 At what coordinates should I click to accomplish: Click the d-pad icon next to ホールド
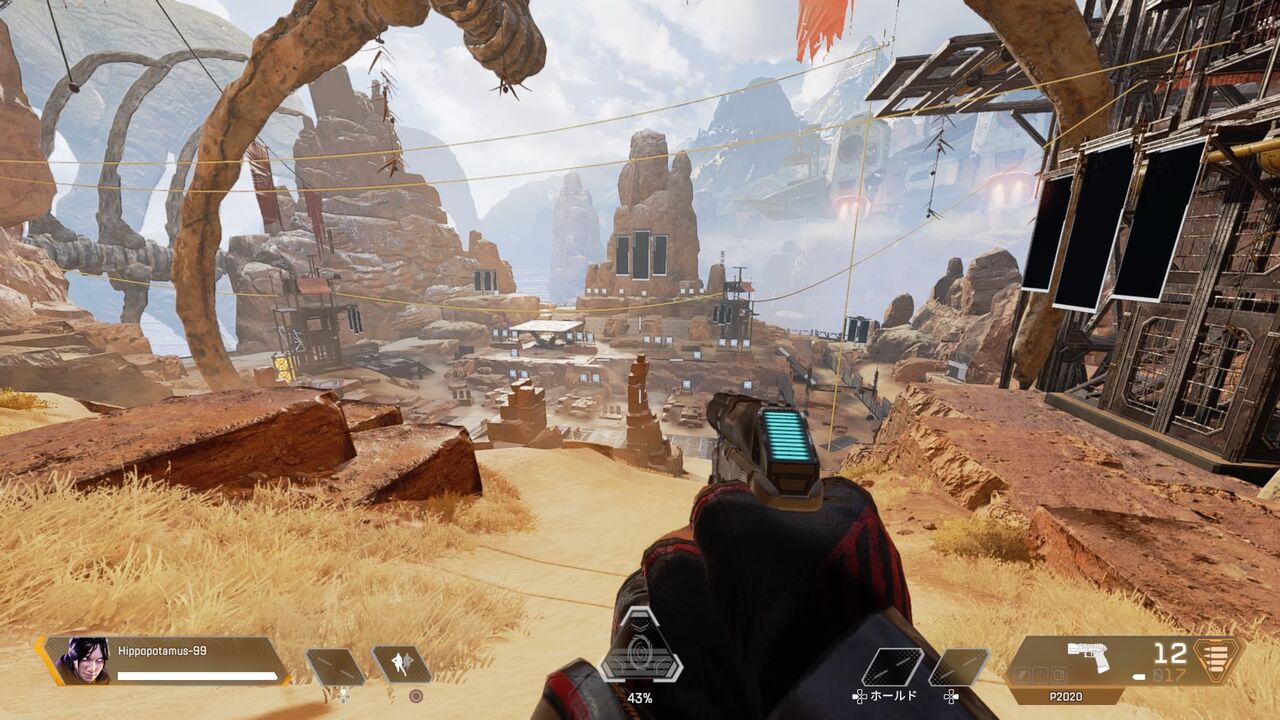859,697
